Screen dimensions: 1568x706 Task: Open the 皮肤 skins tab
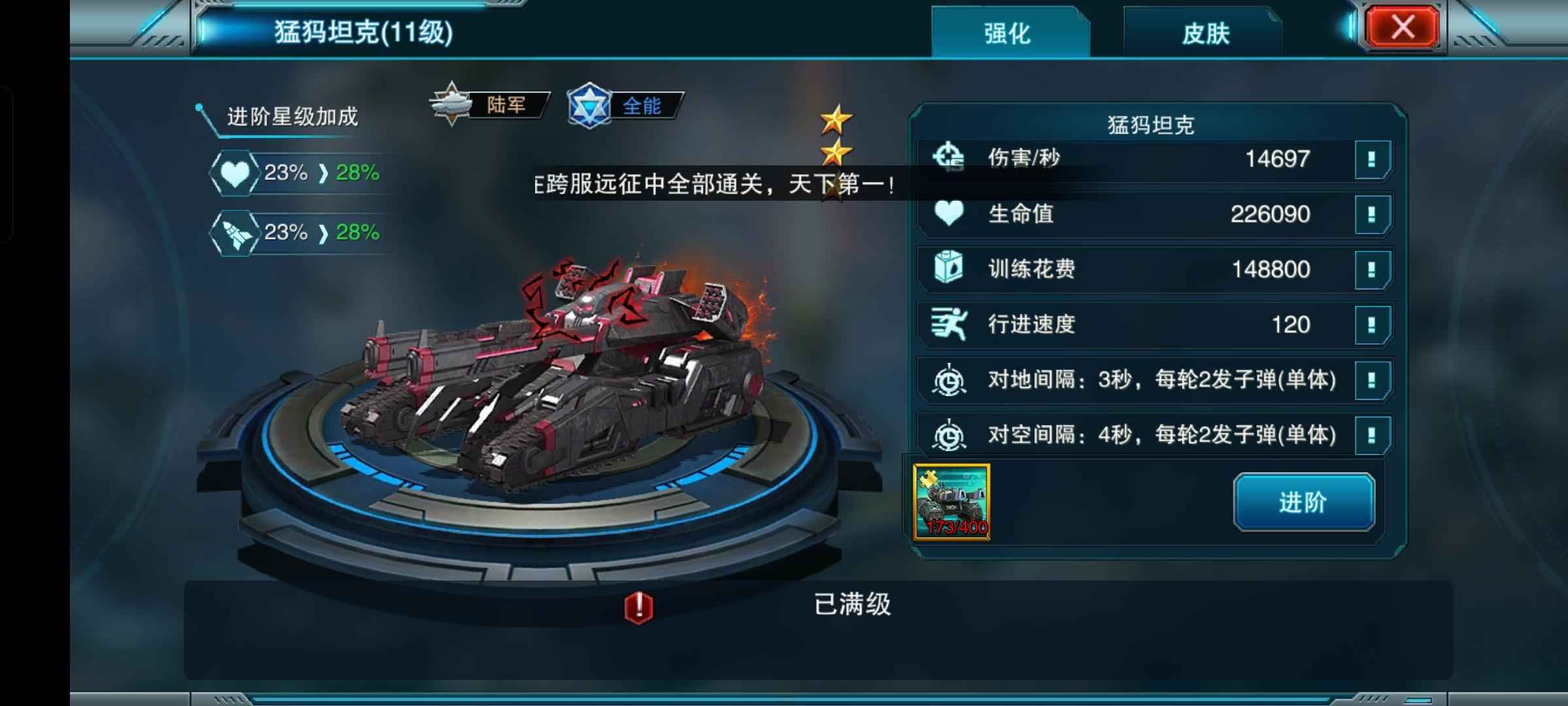tap(1205, 33)
